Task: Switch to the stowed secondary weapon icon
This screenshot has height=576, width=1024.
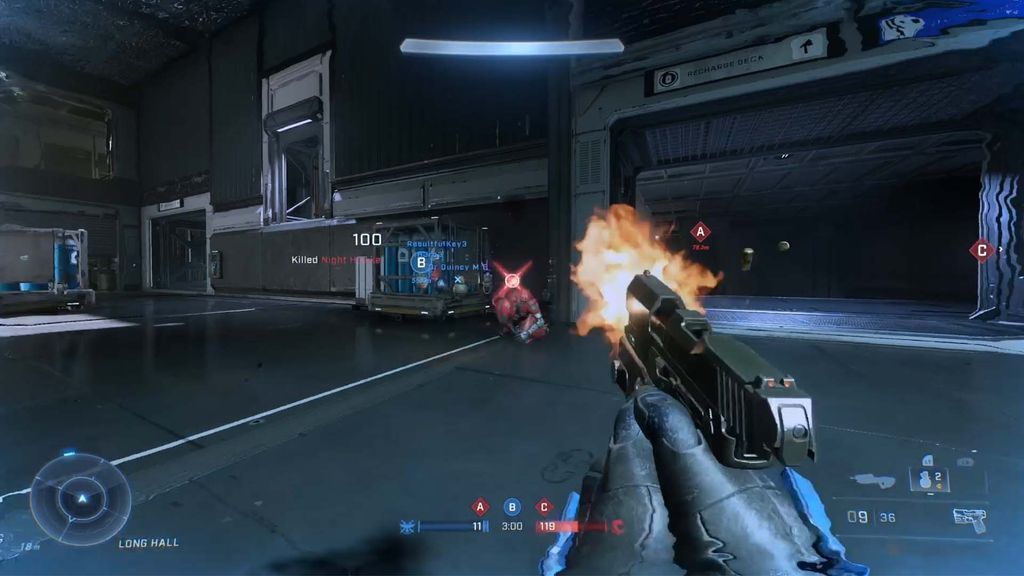Action: pos(873,481)
